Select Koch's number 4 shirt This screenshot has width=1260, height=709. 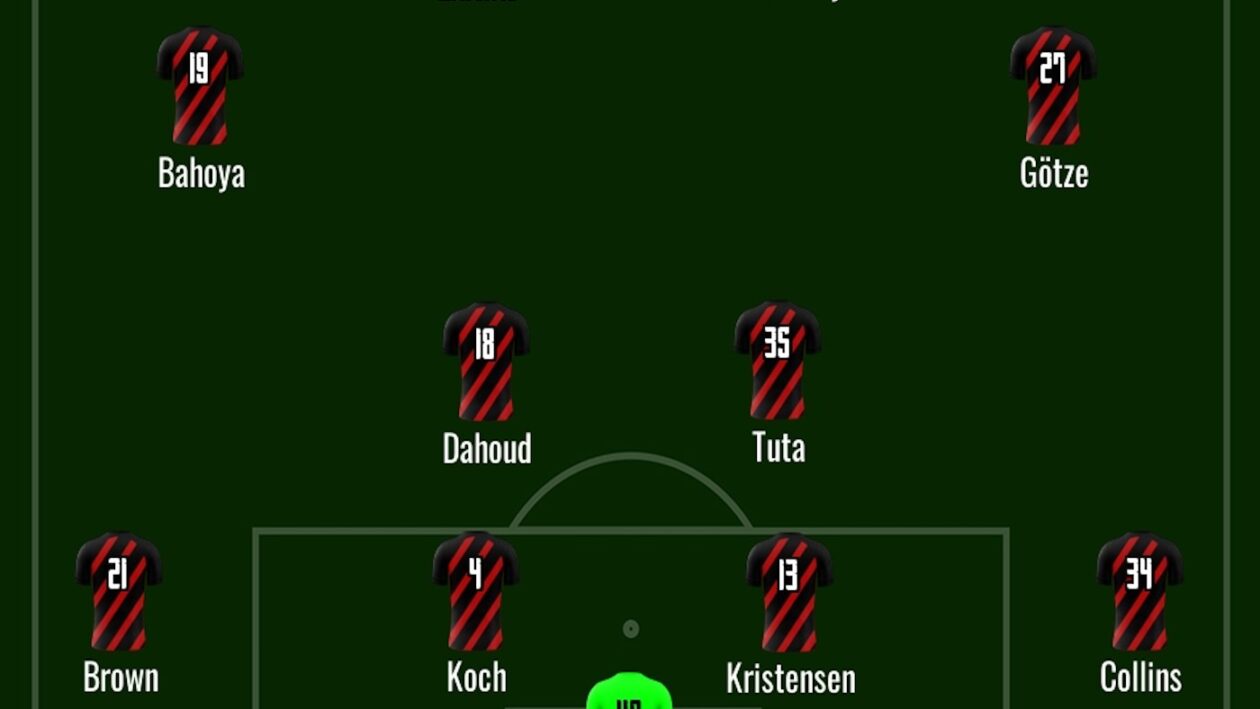click(x=475, y=591)
